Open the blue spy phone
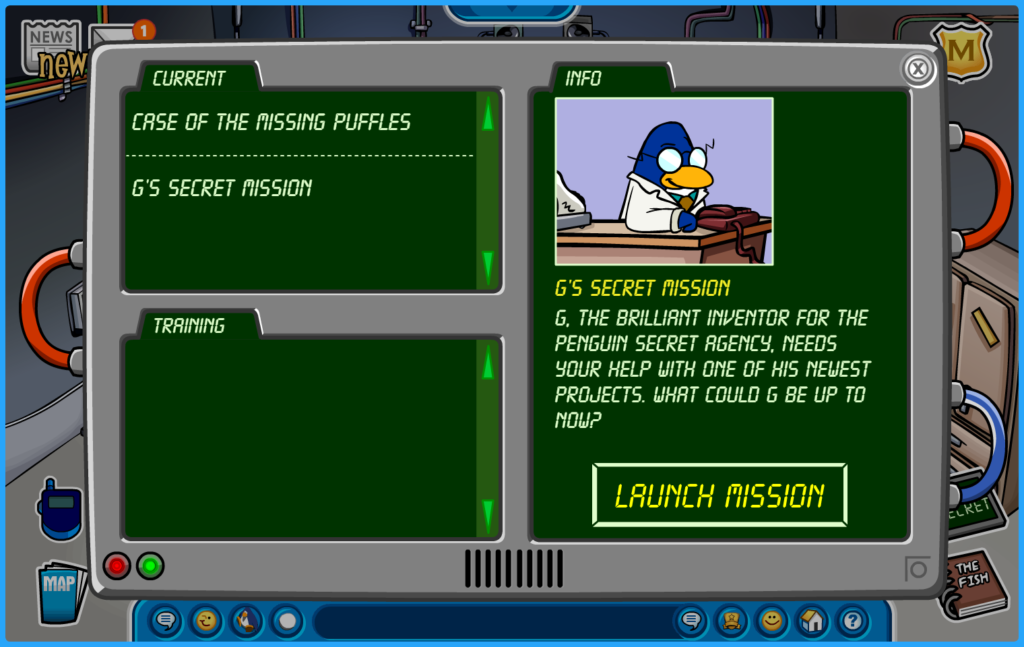Viewport: 1024px width, 647px height. 59,510
